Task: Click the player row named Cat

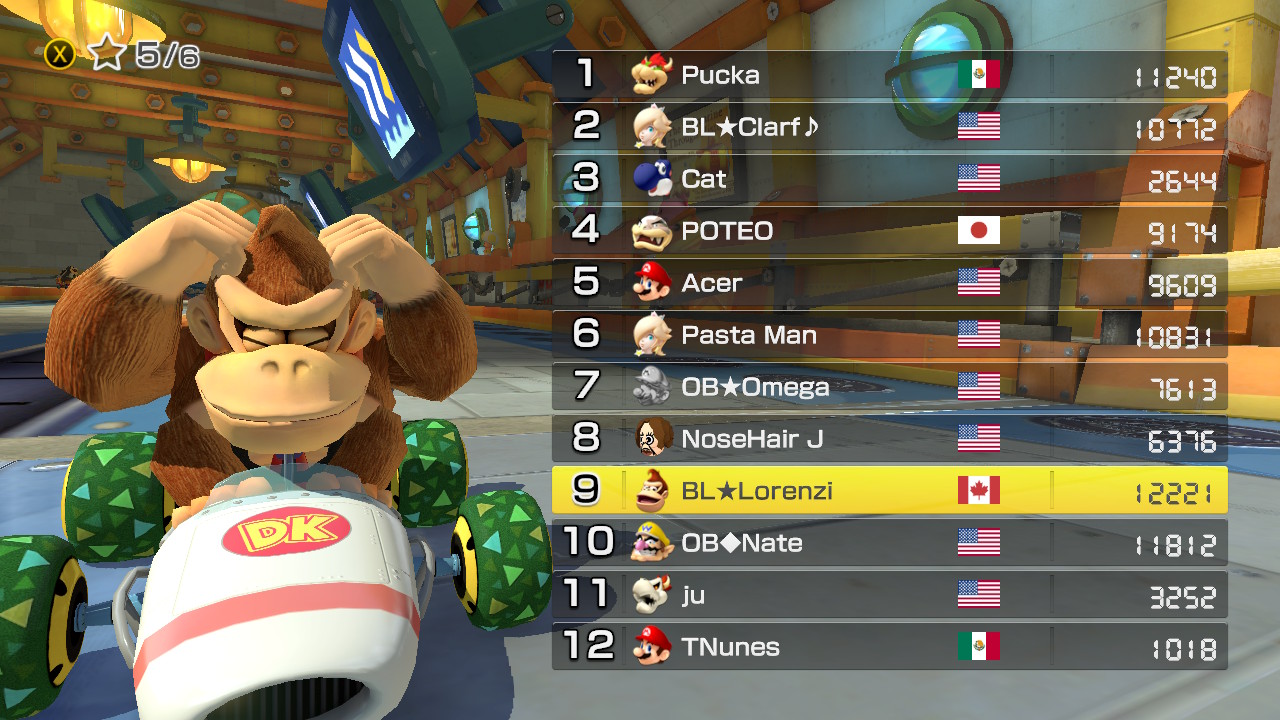Action: 889,179
